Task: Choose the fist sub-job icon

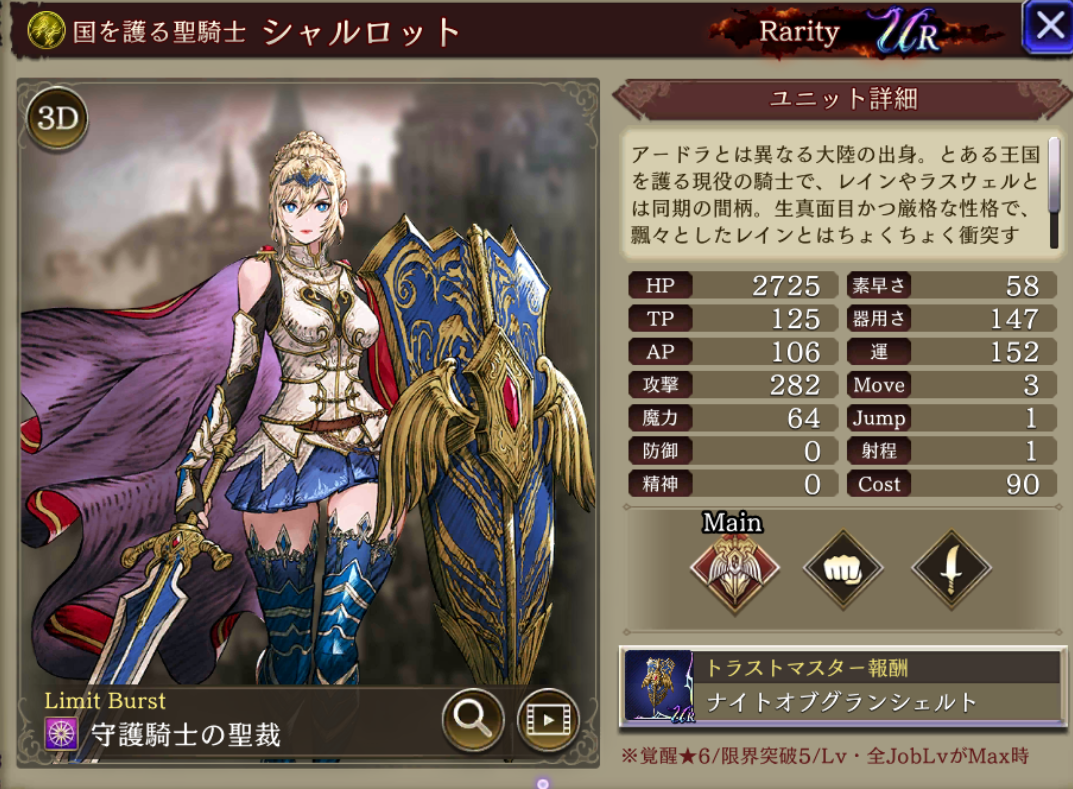Action: 843,570
